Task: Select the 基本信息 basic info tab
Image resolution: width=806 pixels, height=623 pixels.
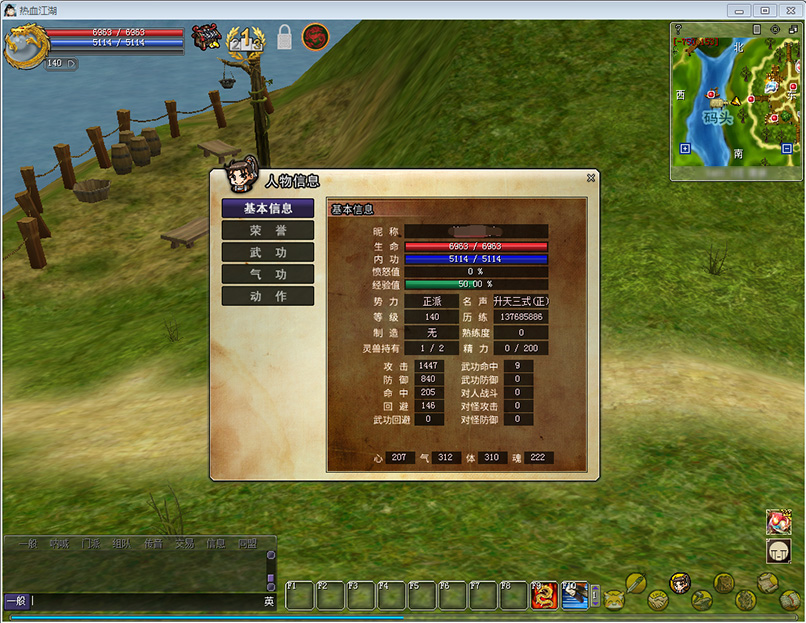Action: click(x=268, y=208)
